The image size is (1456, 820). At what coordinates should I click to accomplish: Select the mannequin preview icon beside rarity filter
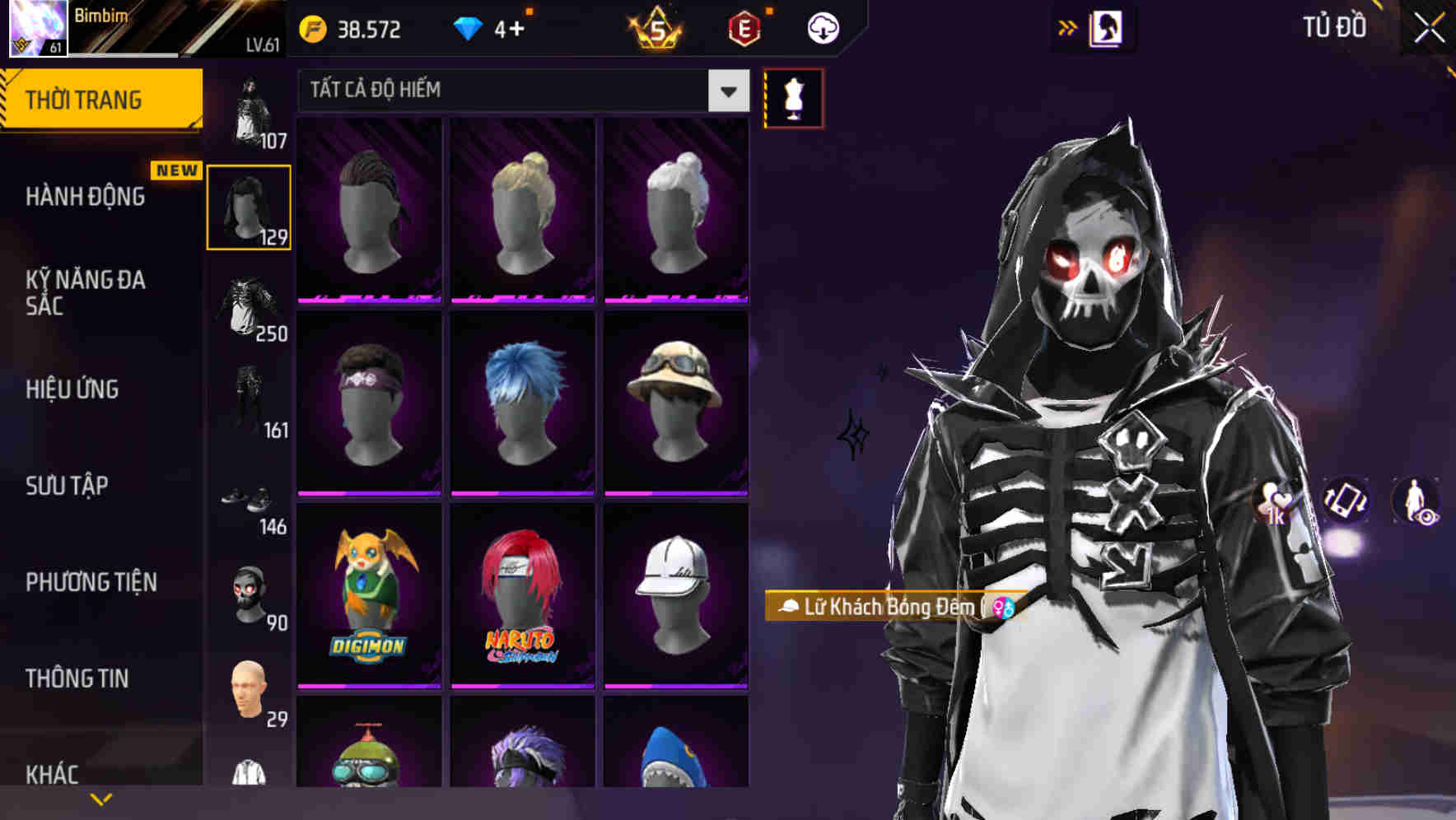coord(795,99)
